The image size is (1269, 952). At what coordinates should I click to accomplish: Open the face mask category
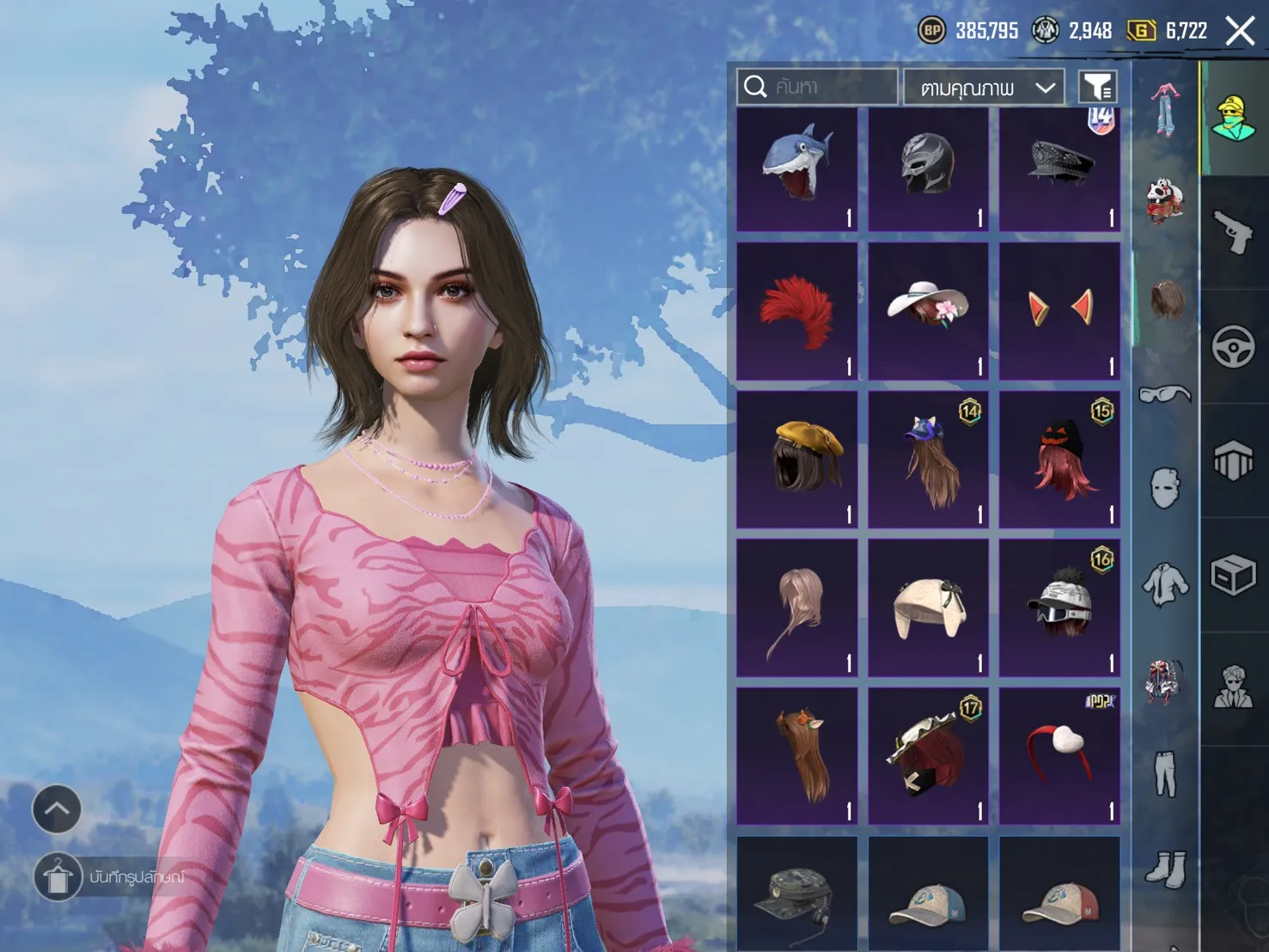[1165, 488]
